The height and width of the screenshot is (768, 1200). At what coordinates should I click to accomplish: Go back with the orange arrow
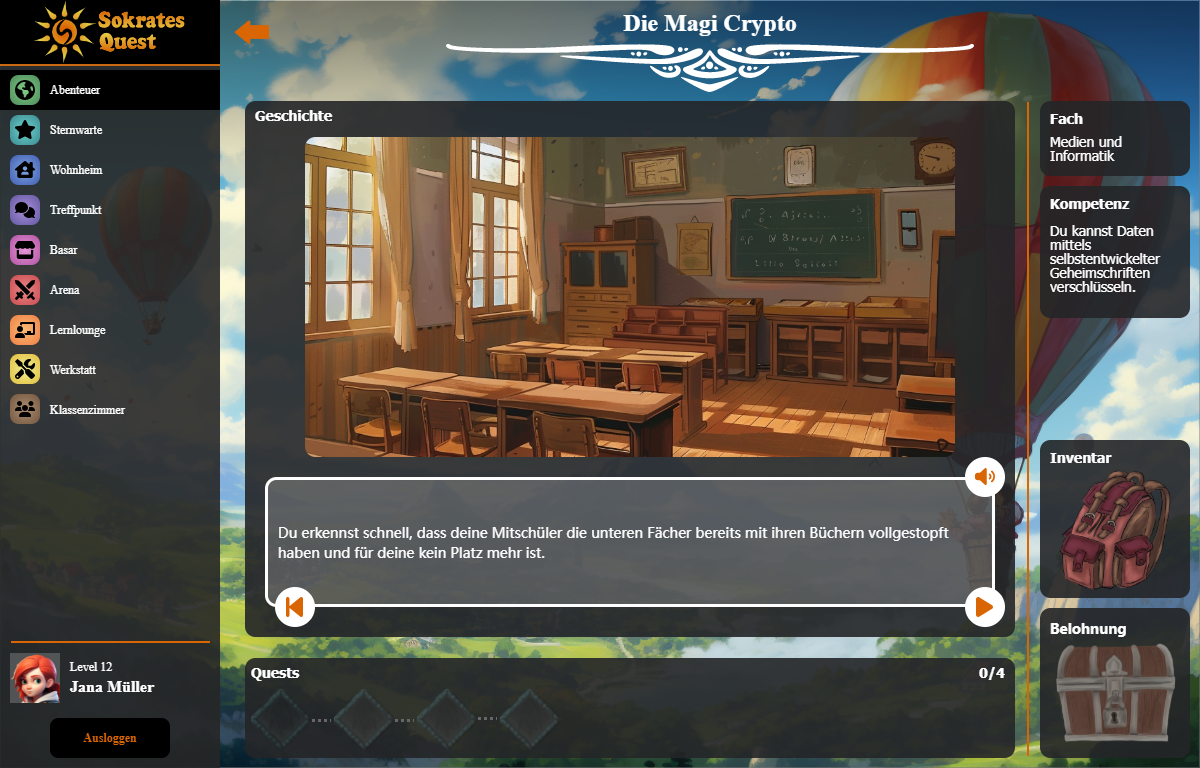click(x=252, y=32)
